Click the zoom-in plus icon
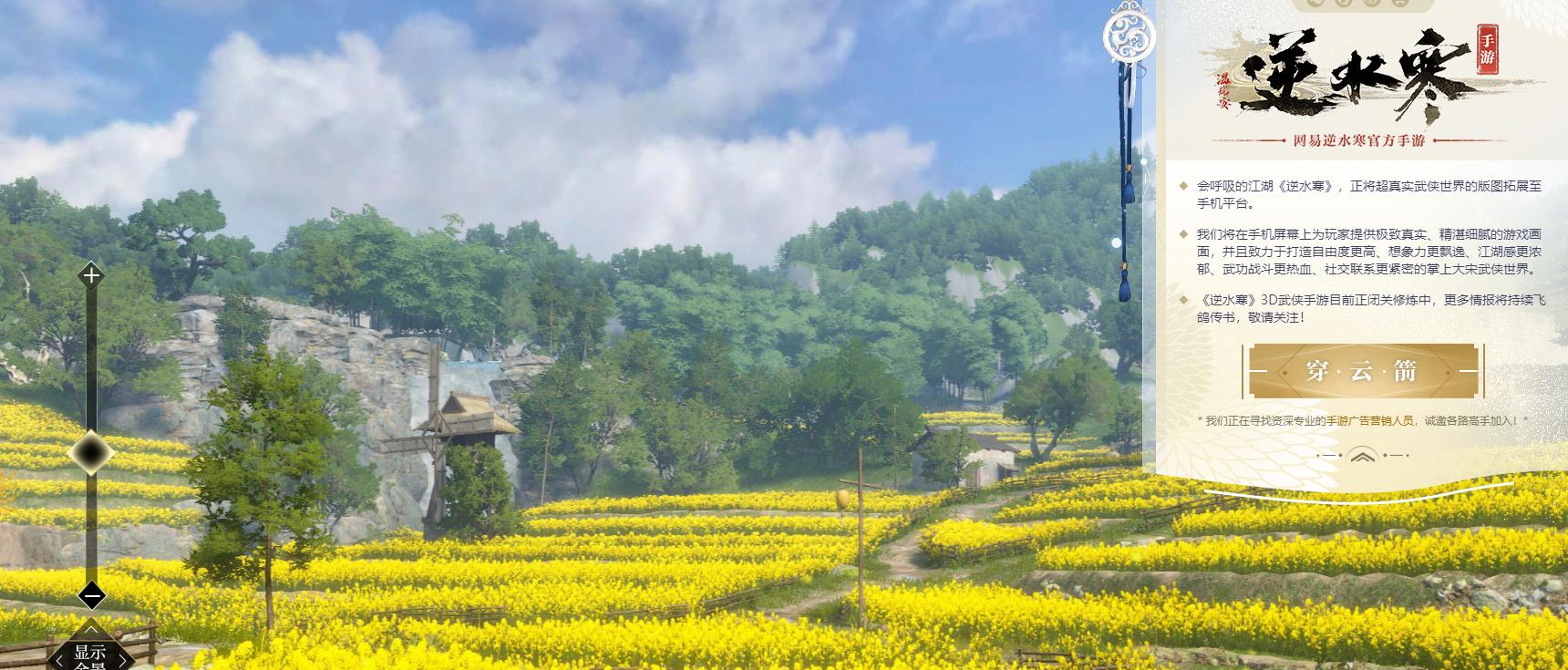 tap(90, 276)
